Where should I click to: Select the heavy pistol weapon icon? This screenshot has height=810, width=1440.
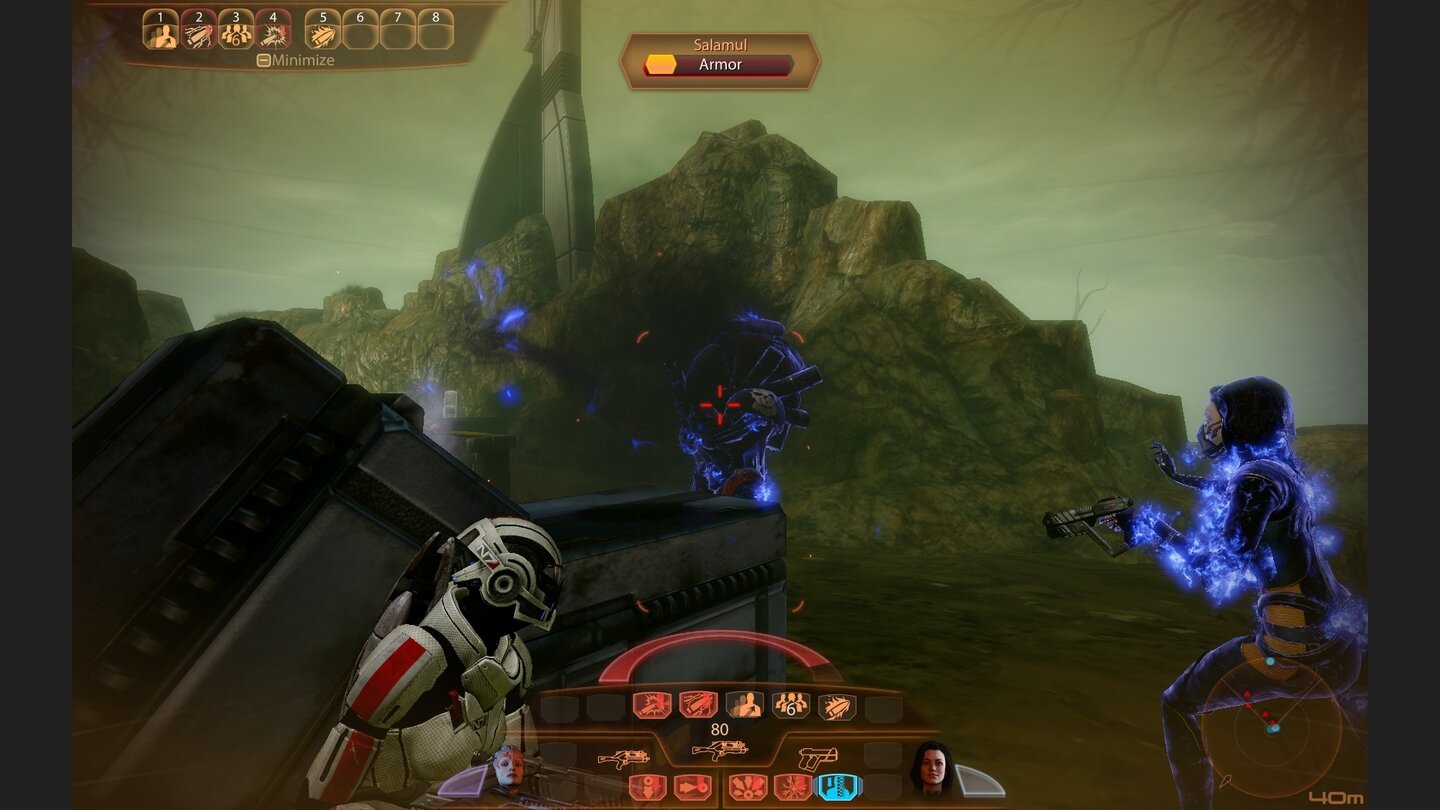click(x=818, y=758)
